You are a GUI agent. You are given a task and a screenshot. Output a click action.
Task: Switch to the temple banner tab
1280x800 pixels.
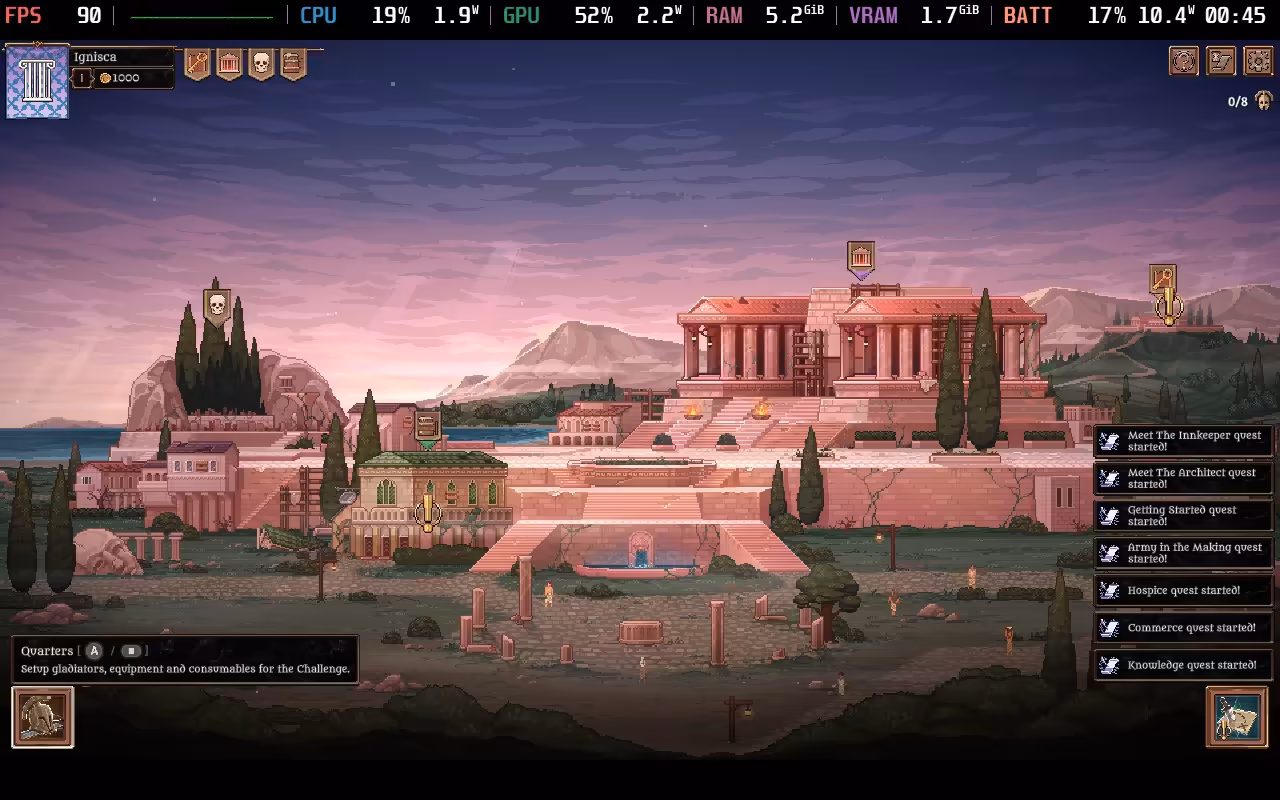[231, 62]
